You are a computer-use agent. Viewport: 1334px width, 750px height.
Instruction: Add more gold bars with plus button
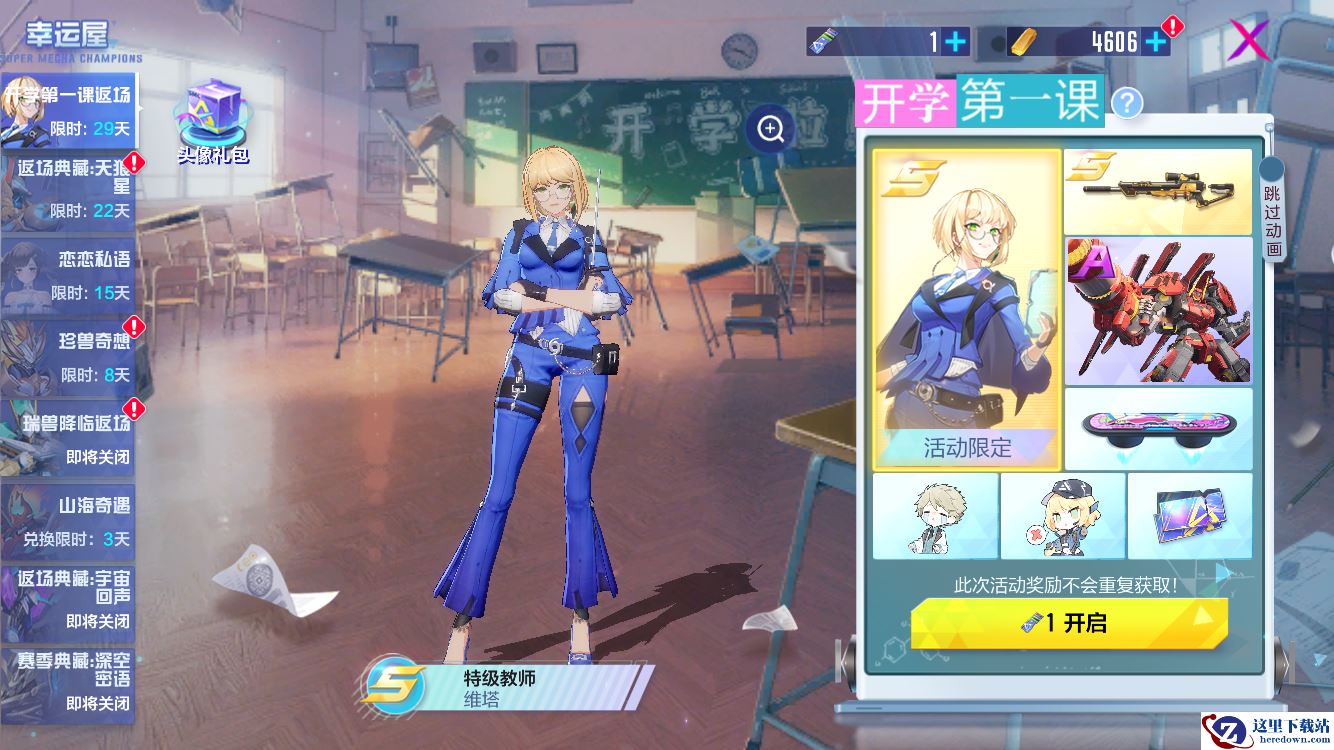(1156, 41)
